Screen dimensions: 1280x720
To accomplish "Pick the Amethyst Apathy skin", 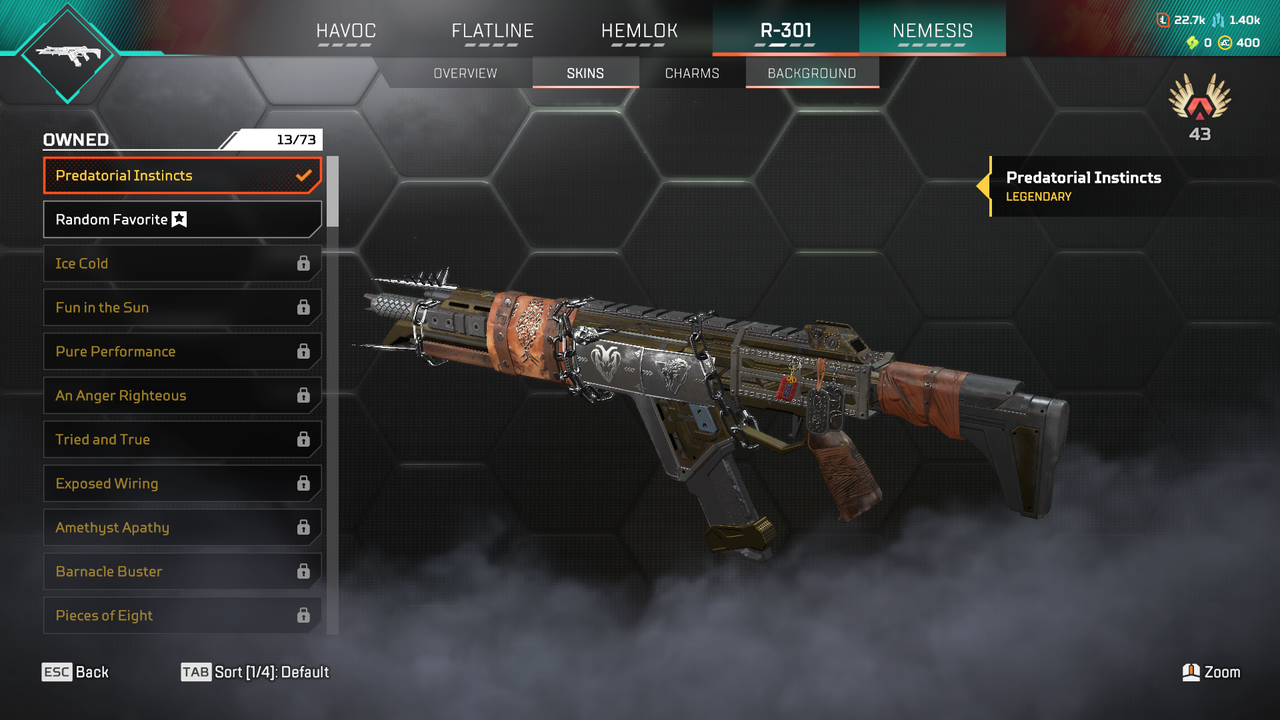I will pyautogui.click(x=182, y=527).
